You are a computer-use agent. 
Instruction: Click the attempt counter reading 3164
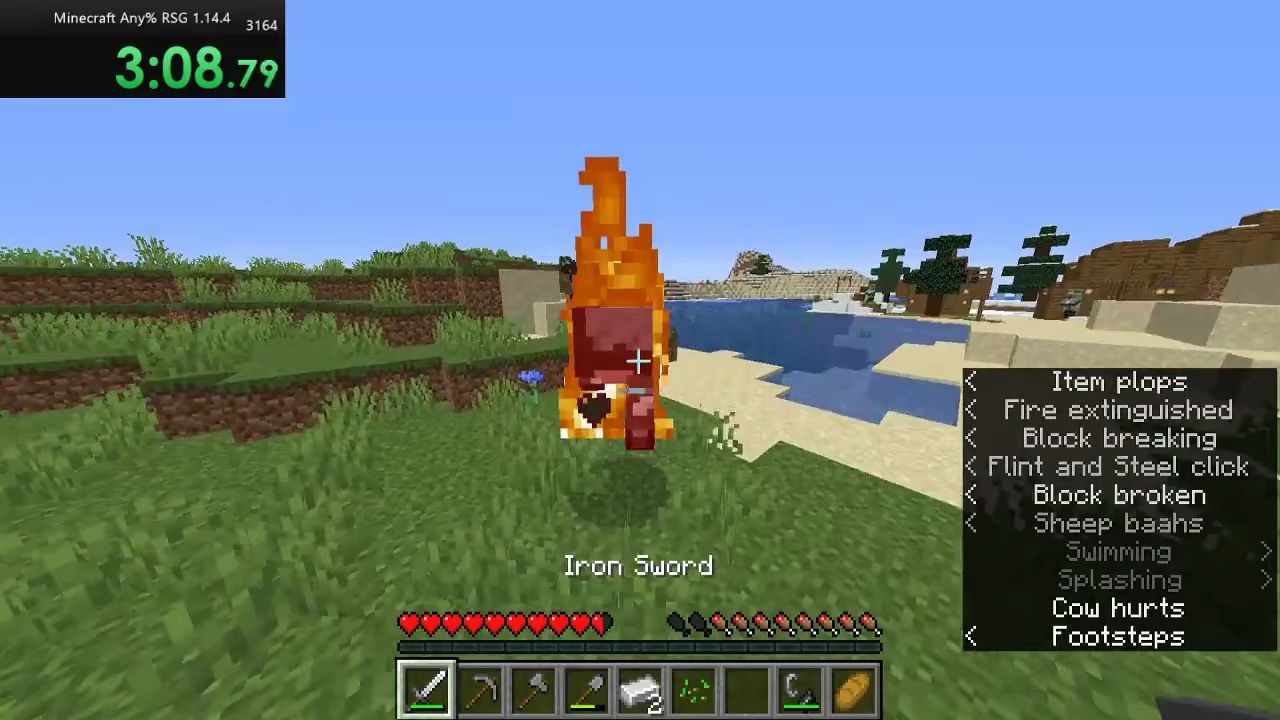tap(261, 25)
